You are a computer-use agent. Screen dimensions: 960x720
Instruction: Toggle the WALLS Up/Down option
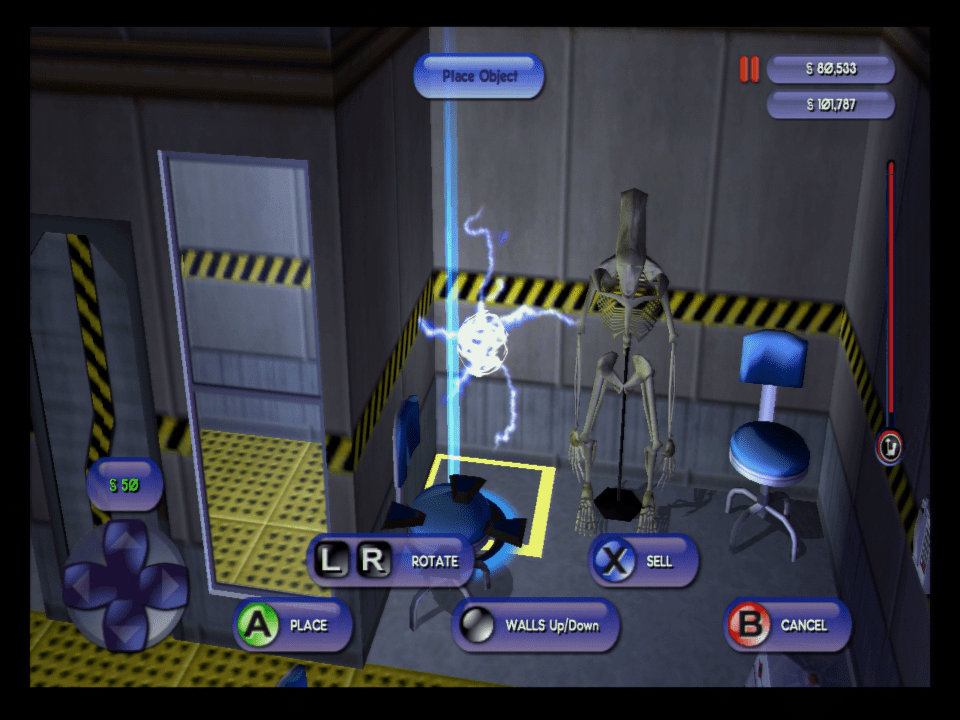coord(537,625)
